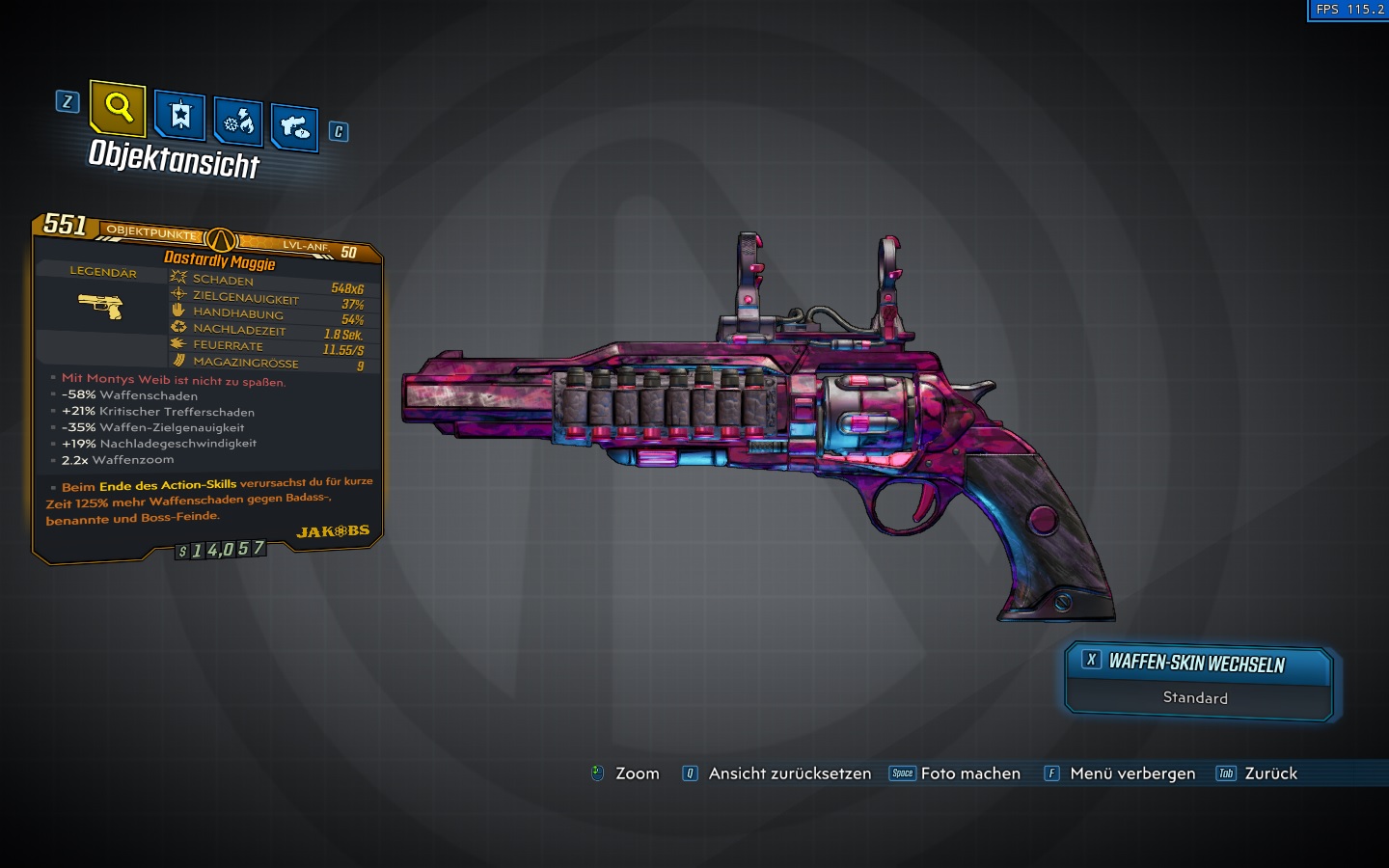Switch to the pistol and coin tab
Image resolution: width=1389 pixels, height=868 pixels.
pyautogui.click(x=294, y=127)
